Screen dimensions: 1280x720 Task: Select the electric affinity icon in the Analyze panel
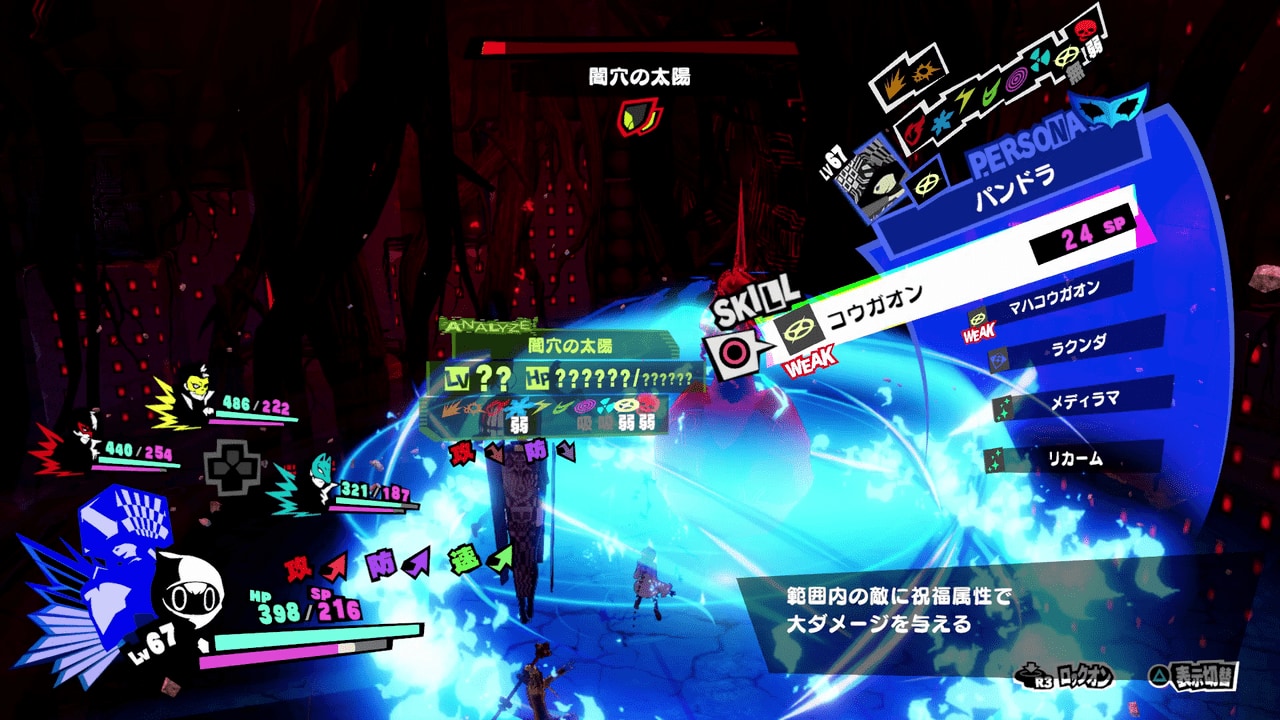pos(540,406)
